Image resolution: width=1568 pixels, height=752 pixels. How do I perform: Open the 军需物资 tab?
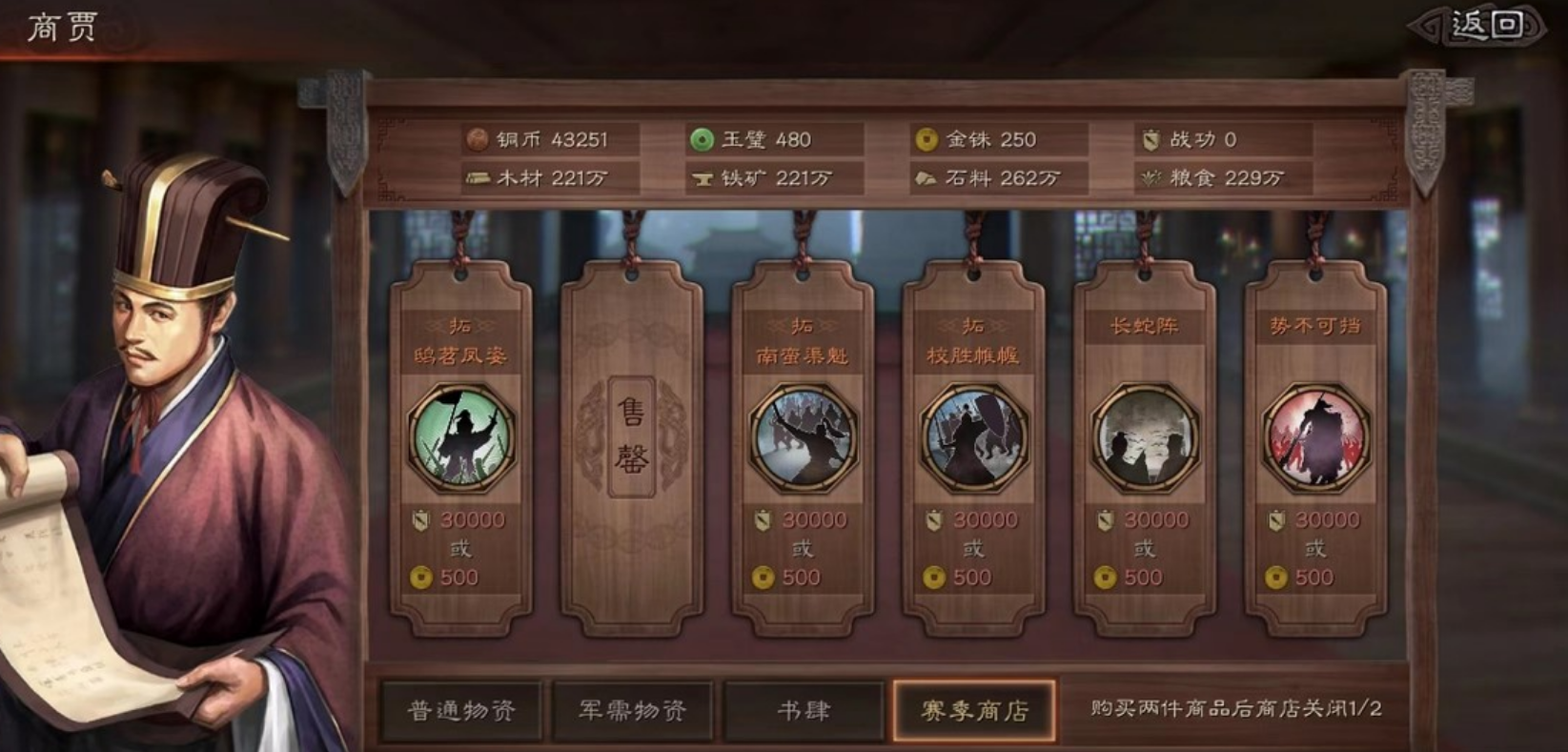632,710
